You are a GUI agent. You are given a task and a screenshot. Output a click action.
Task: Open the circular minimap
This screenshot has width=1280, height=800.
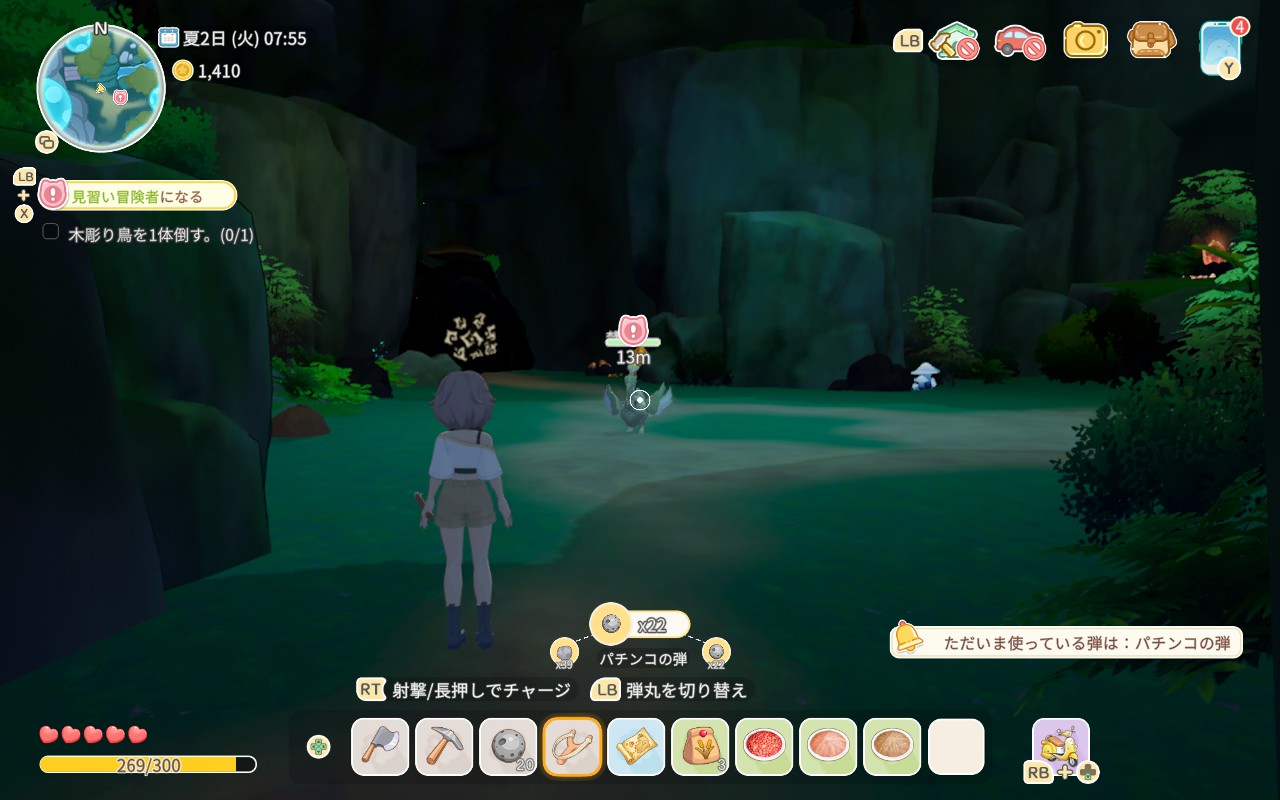(100, 90)
